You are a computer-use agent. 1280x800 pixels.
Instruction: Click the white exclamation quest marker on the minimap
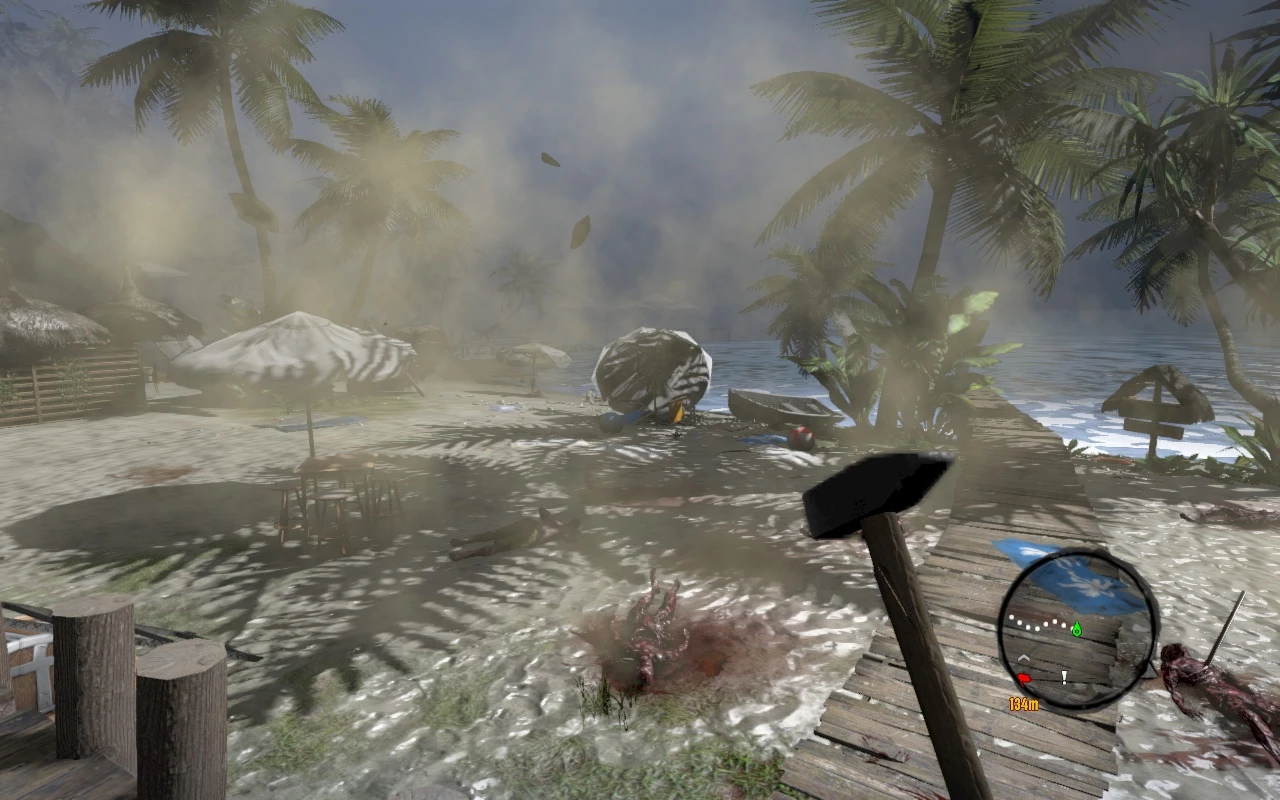tap(1064, 678)
